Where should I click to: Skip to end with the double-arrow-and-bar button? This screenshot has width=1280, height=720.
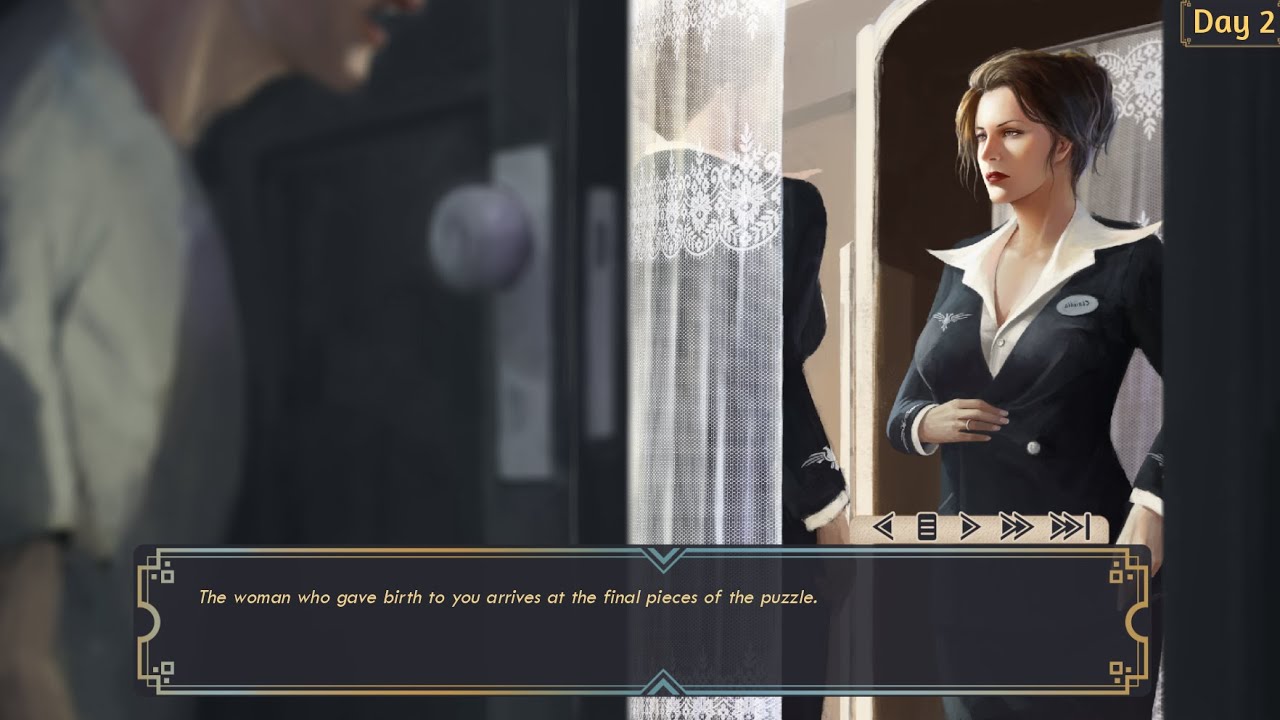1069,526
